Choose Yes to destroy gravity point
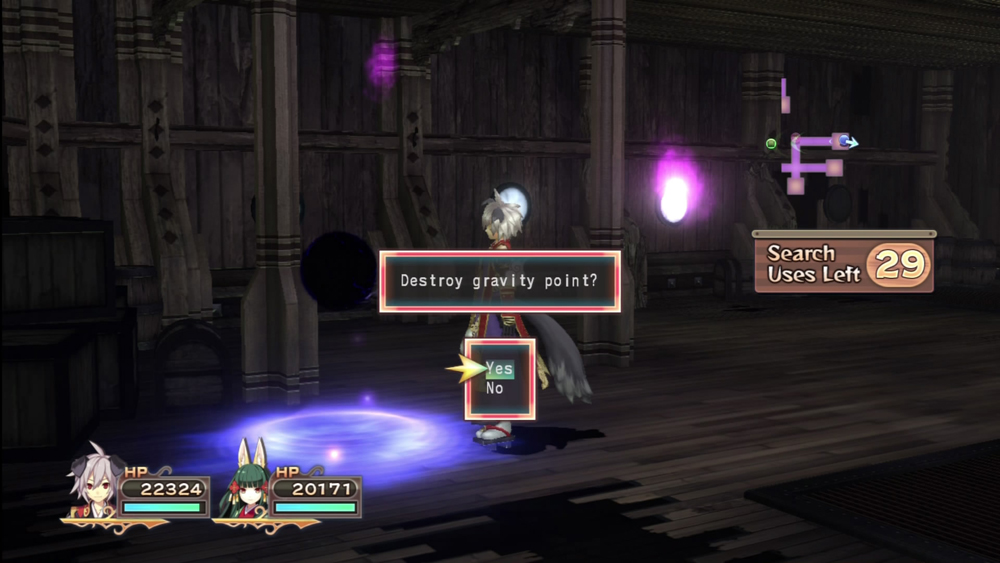Screen dimensions: 1000x563 click(499, 369)
